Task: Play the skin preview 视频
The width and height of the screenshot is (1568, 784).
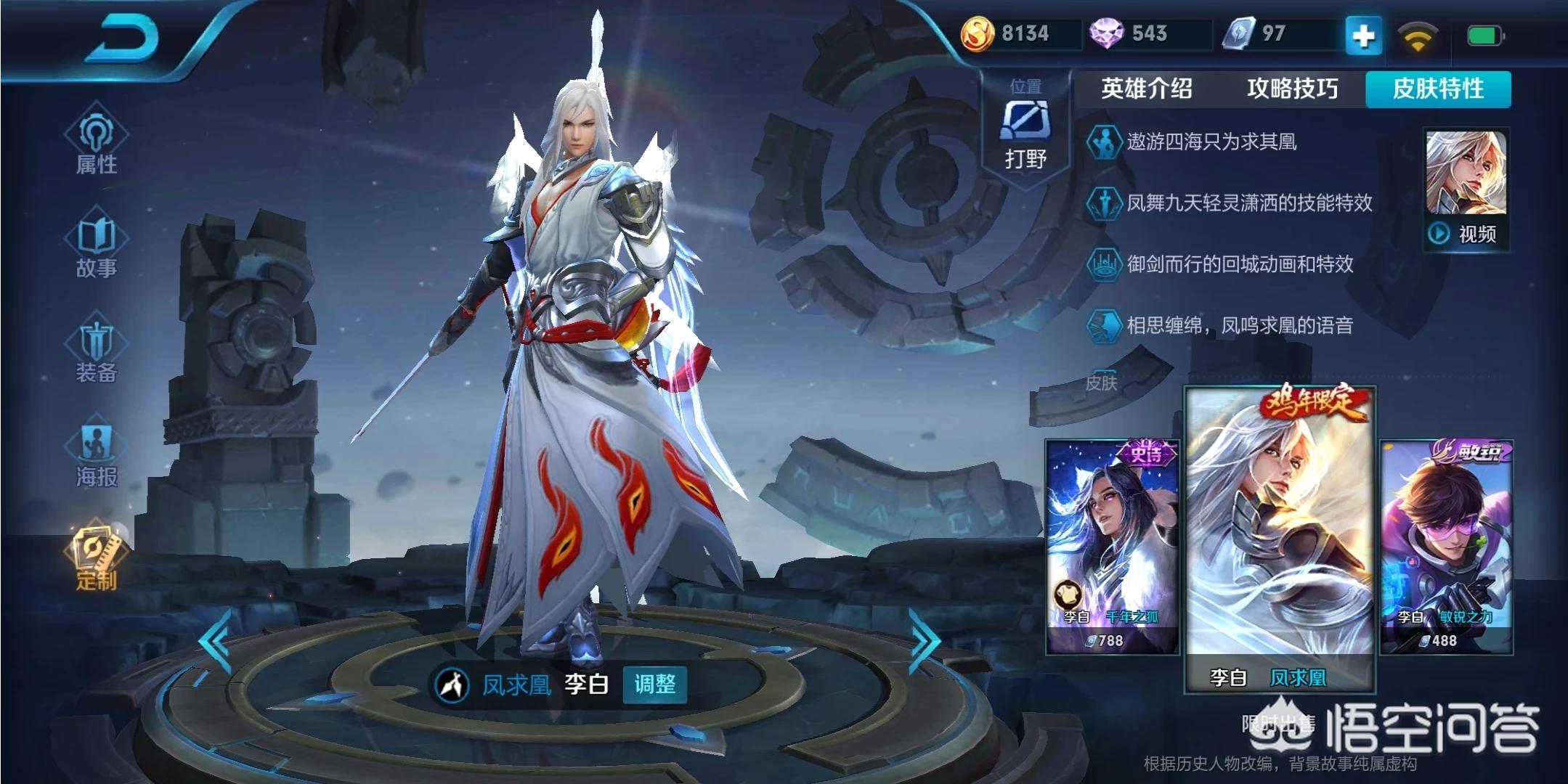Action: (x=1466, y=190)
